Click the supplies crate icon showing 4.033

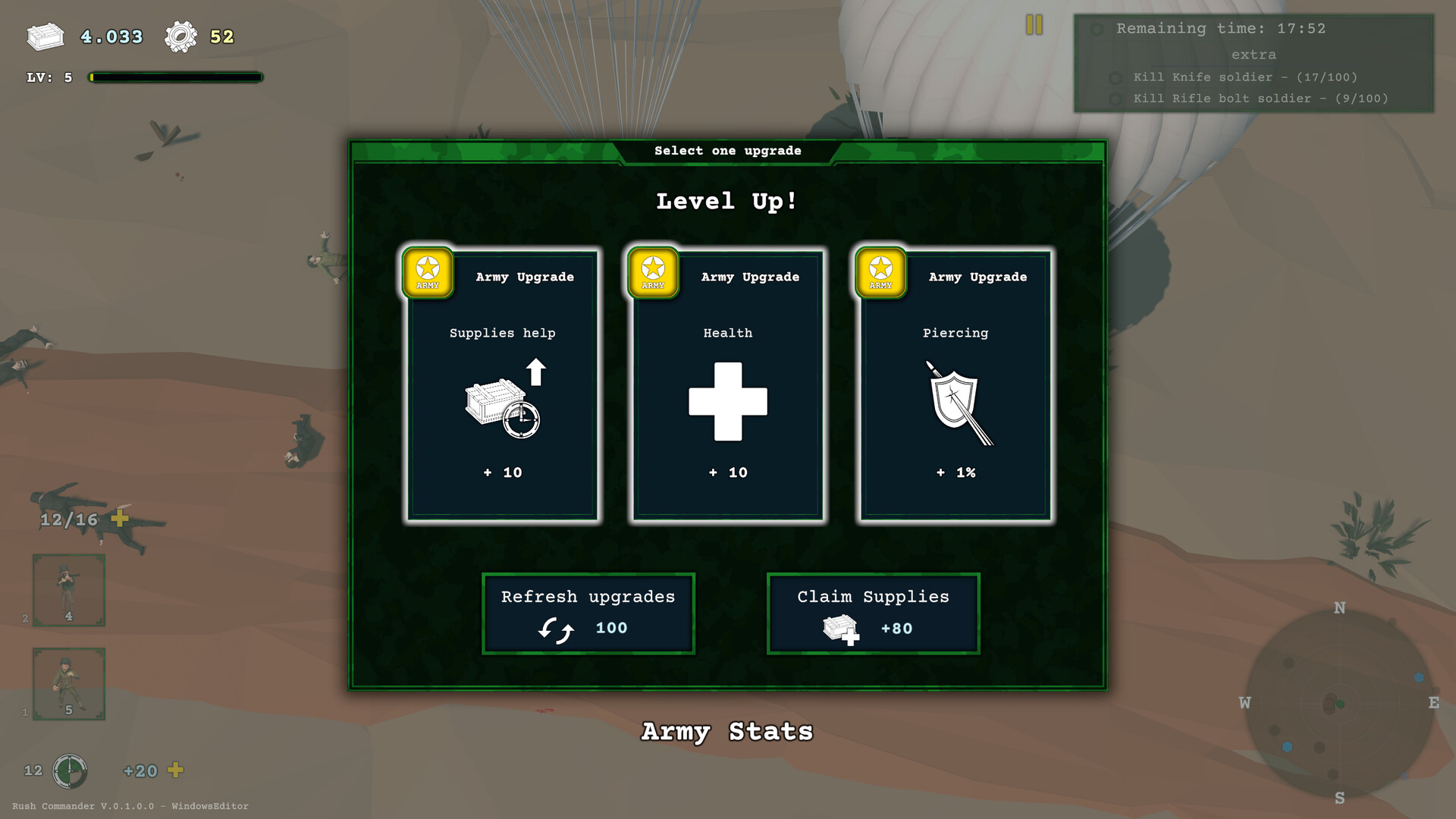[45, 36]
